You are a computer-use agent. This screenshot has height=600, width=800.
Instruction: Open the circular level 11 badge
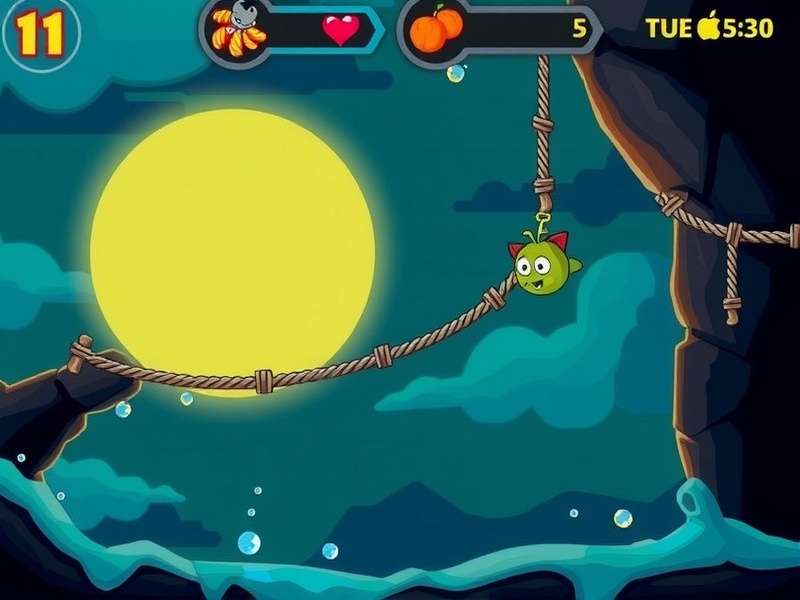(37, 35)
